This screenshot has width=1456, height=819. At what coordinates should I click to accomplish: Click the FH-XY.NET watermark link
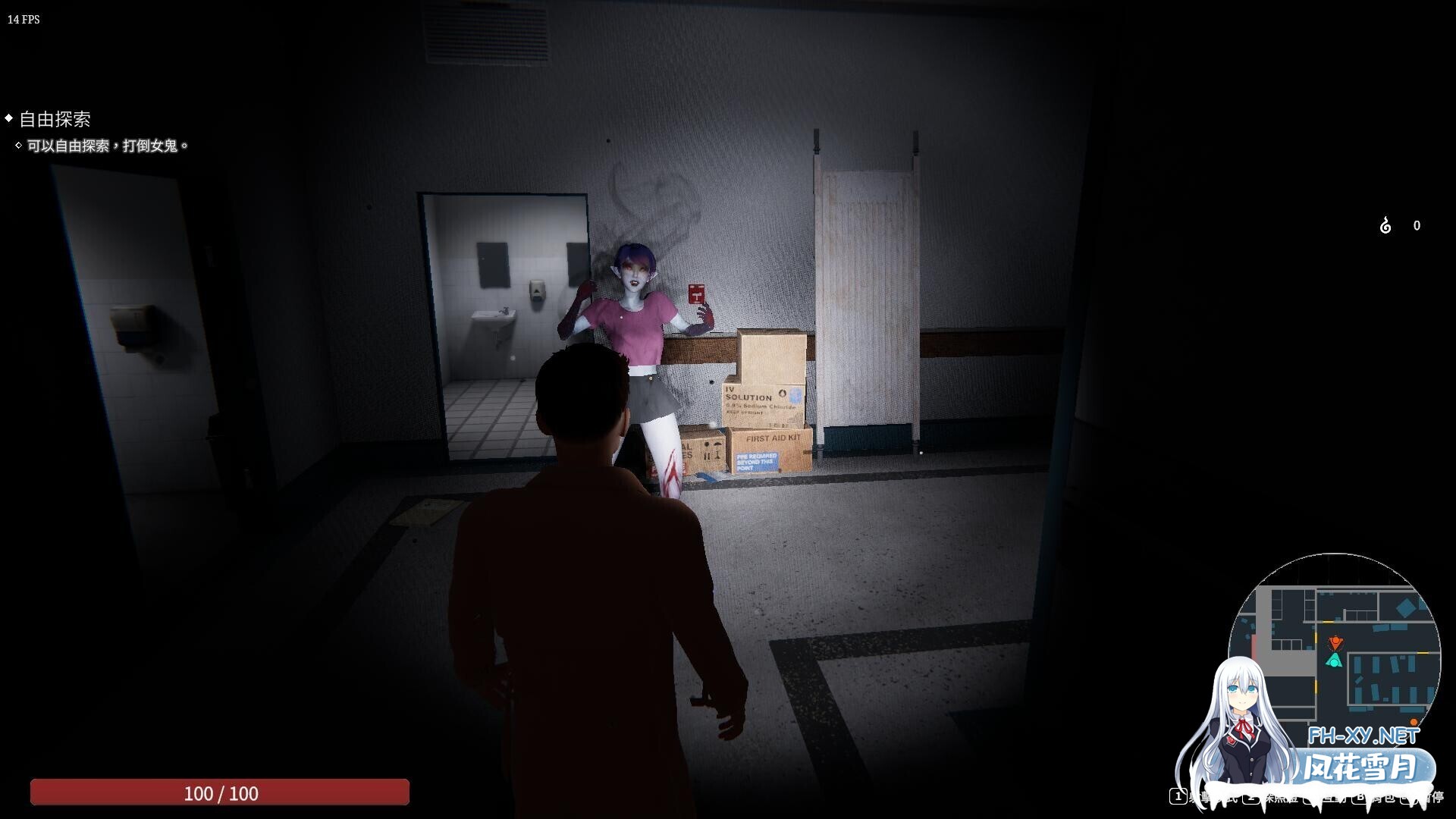[x=1364, y=737]
